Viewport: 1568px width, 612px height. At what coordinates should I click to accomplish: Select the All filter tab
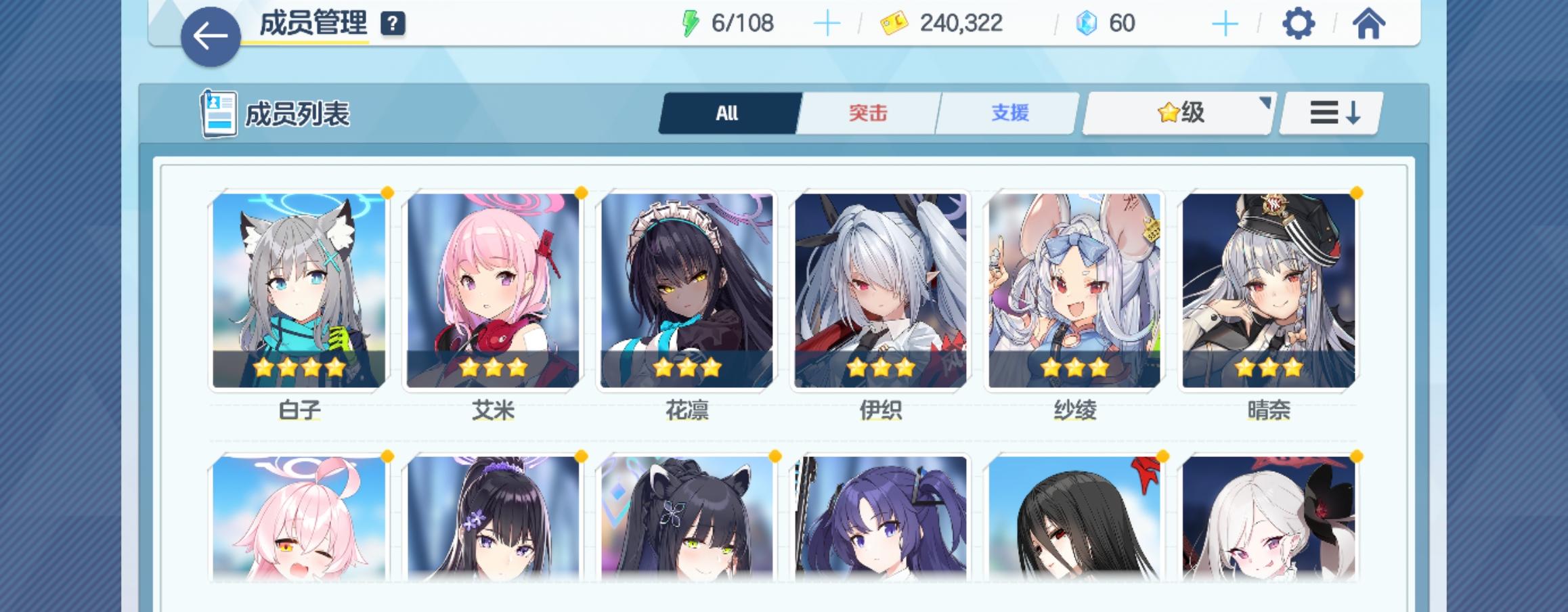[x=727, y=113]
